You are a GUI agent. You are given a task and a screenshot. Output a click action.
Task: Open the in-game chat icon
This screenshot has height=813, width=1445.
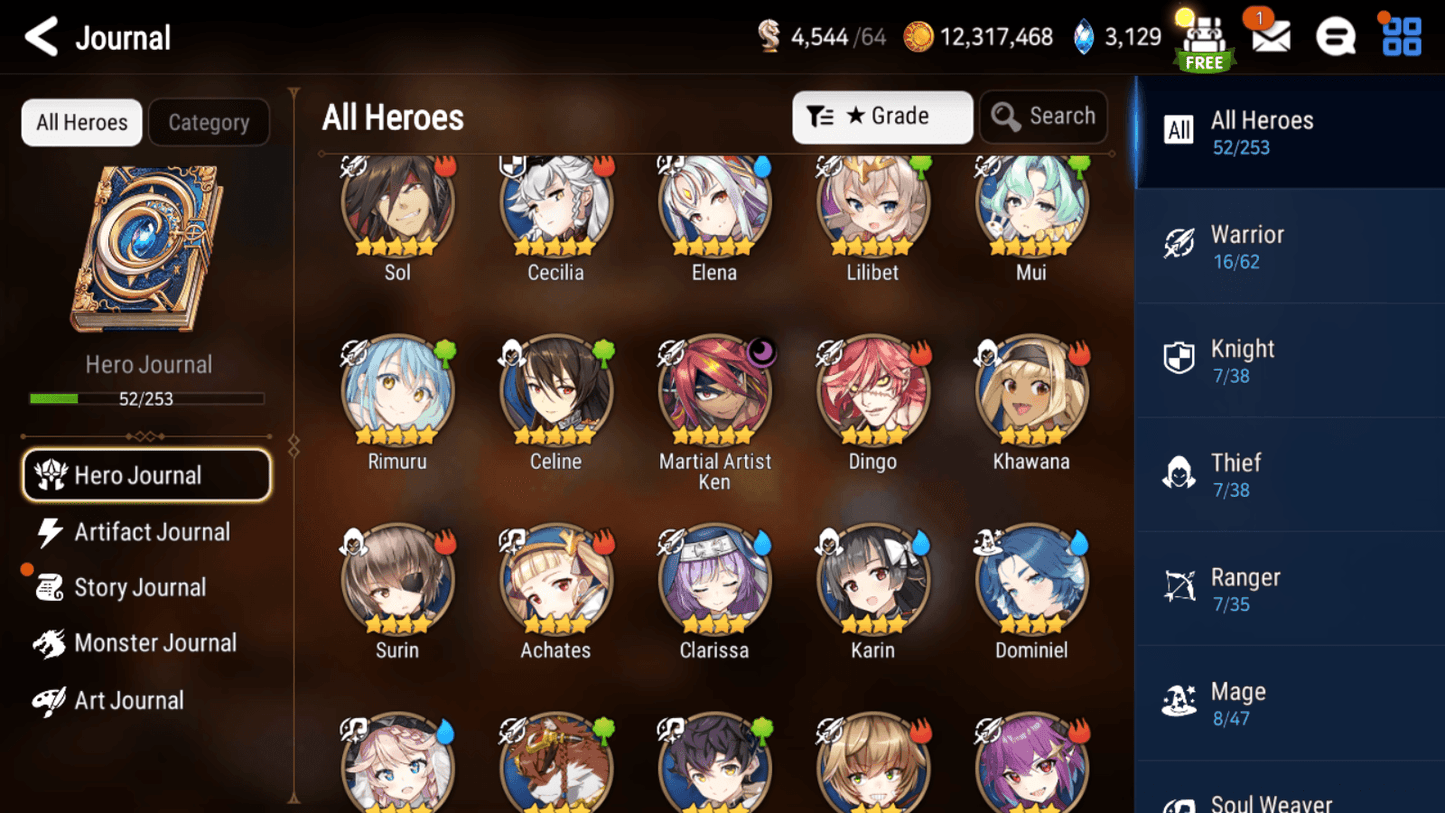click(1335, 38)
